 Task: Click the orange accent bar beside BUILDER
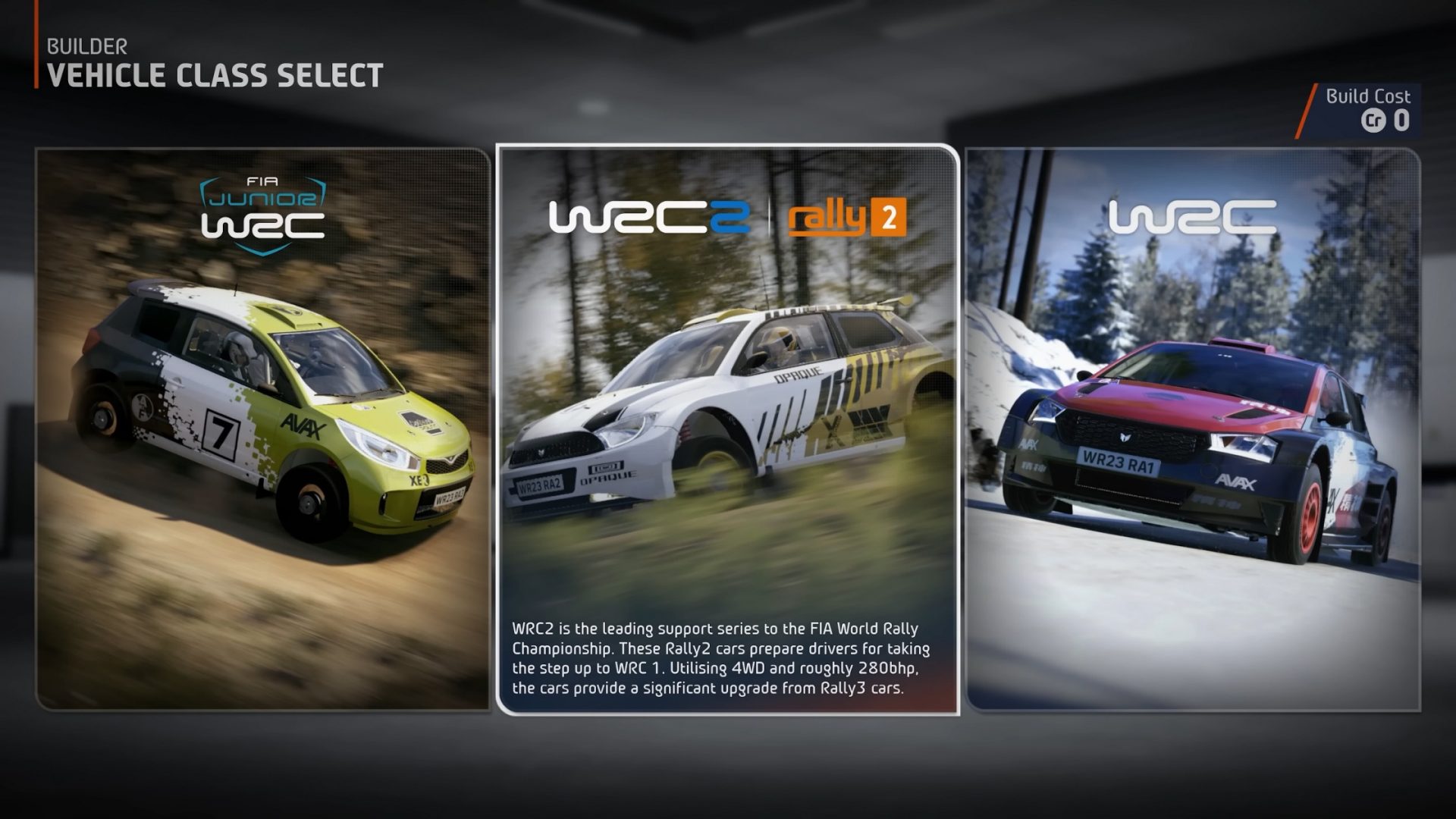tap(35, 57)
